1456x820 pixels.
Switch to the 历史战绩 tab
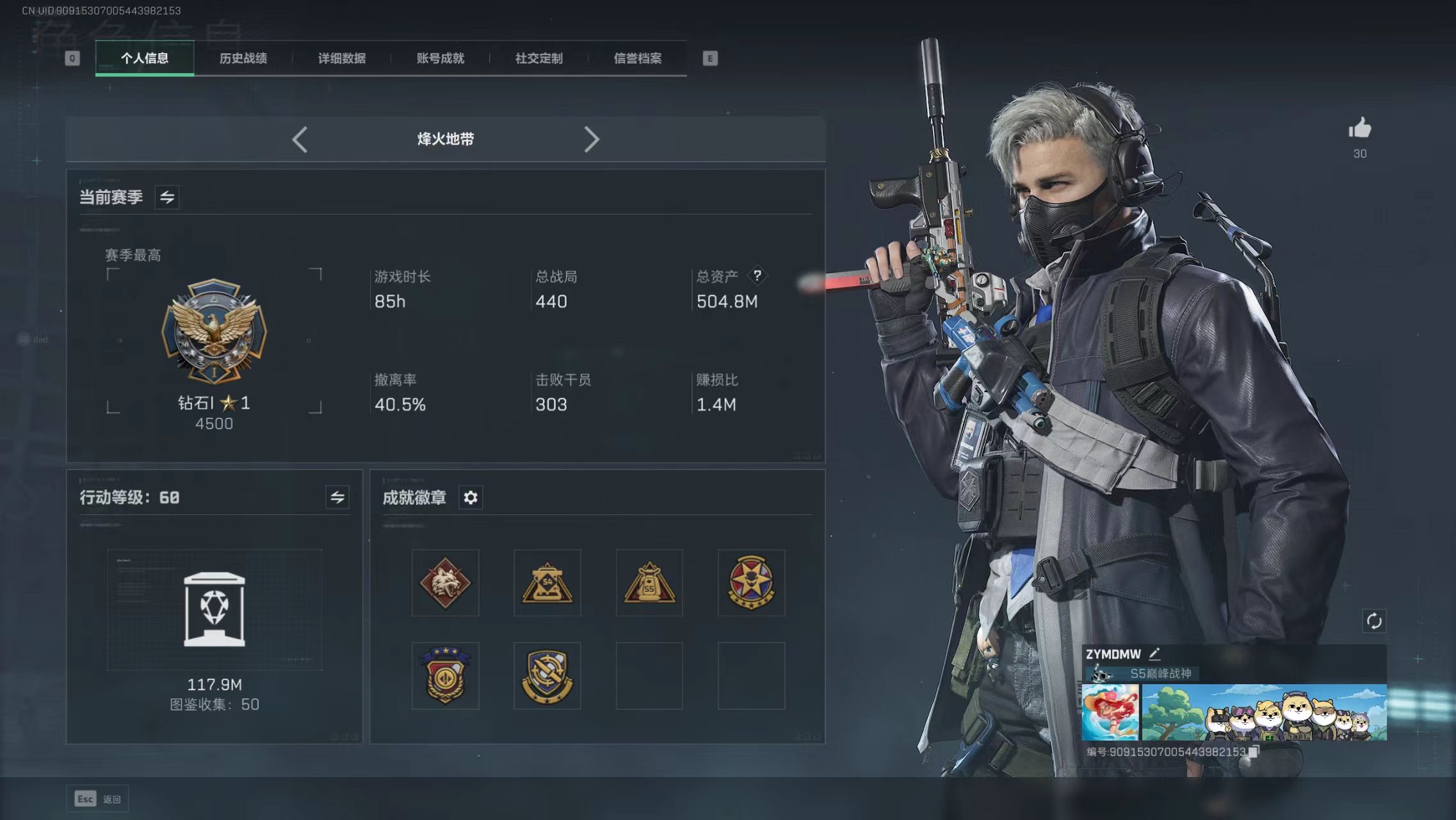tap(243, 58)
